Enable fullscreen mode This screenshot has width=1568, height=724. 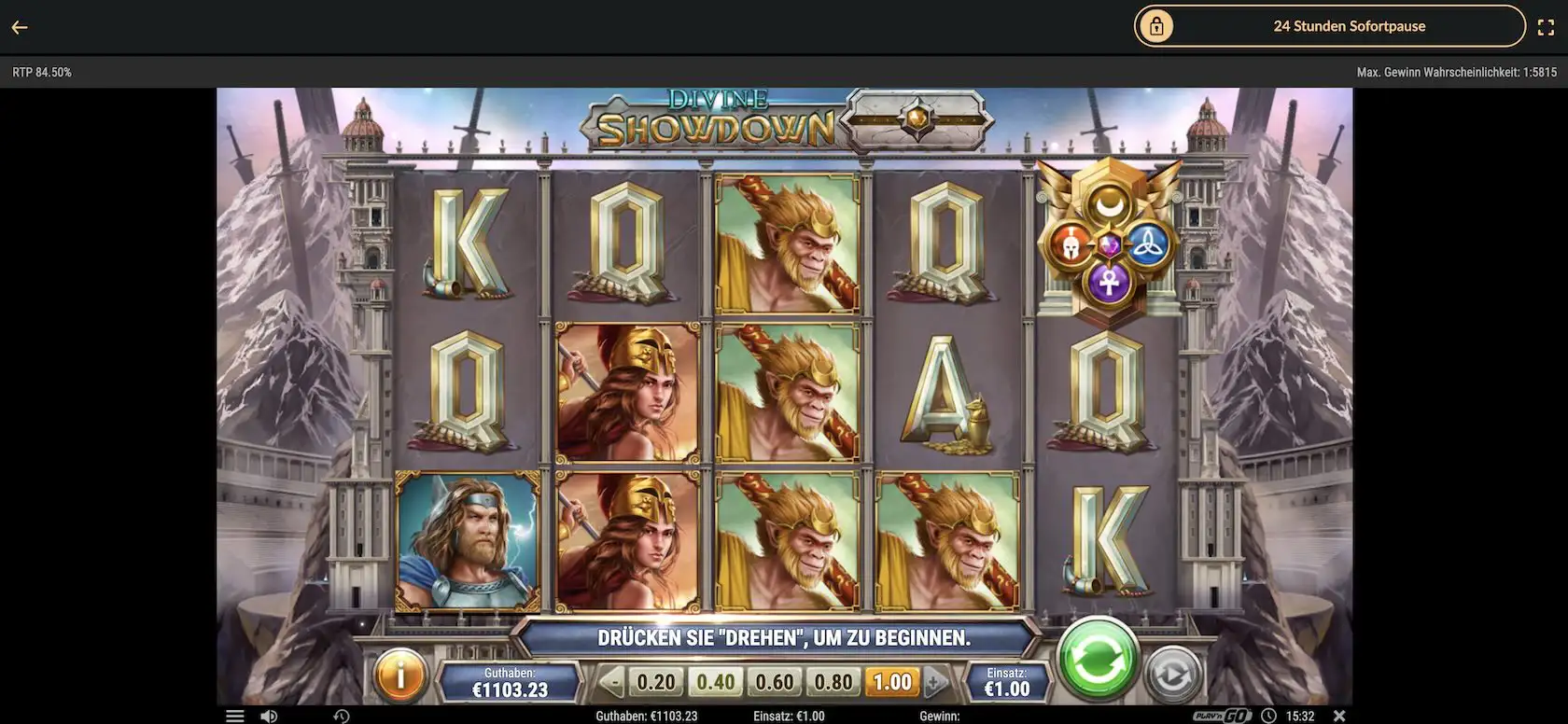pos(1547,26)
